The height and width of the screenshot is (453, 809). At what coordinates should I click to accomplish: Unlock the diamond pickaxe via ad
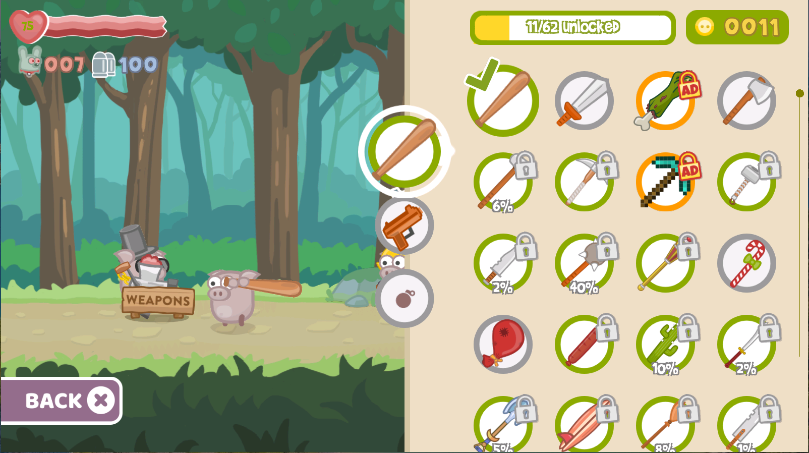tap(665, 181)
